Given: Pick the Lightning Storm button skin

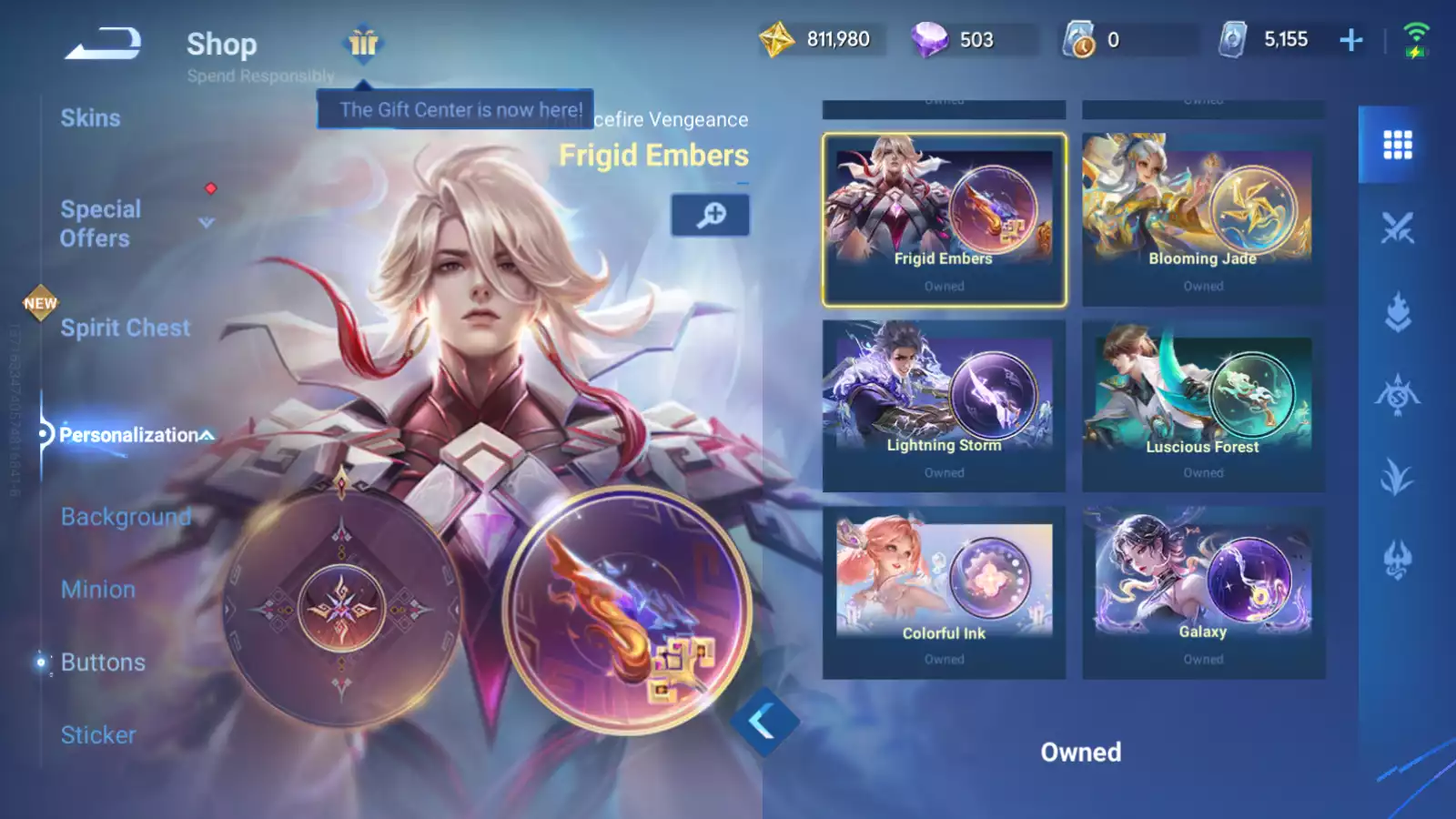Looking at the screenshot, I should click(944, 405).
